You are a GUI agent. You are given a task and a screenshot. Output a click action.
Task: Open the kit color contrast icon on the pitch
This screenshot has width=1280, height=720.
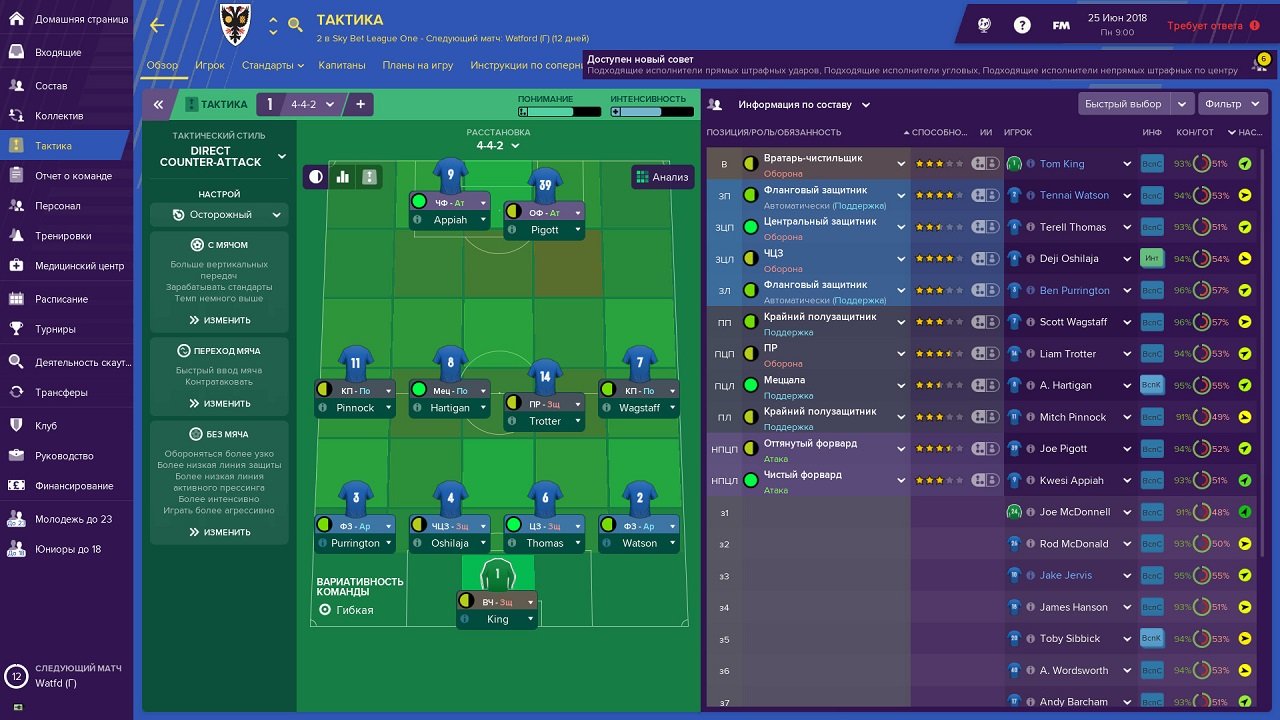click(315, 176)
